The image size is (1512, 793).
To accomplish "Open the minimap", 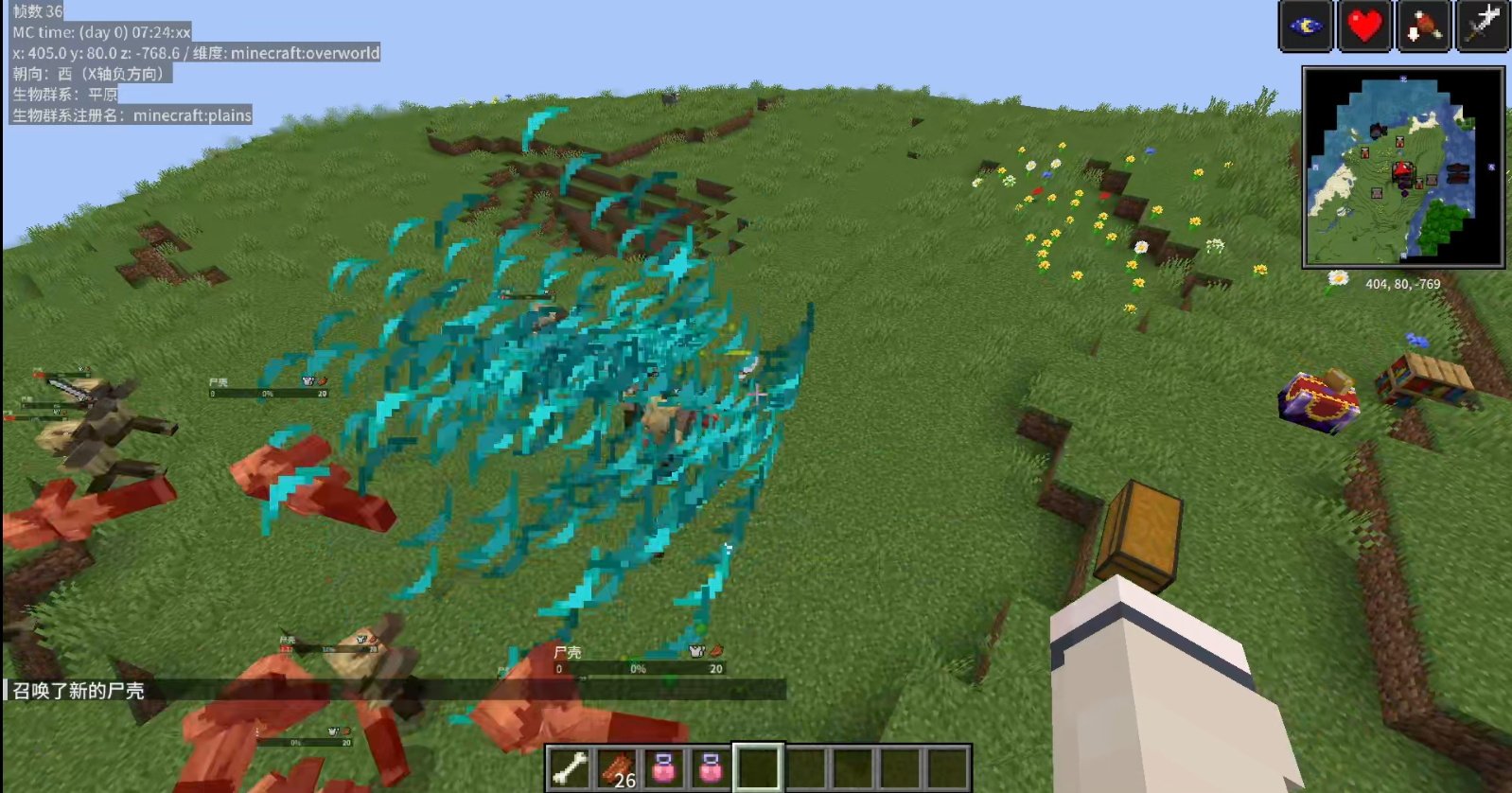I will (1403, 167).
